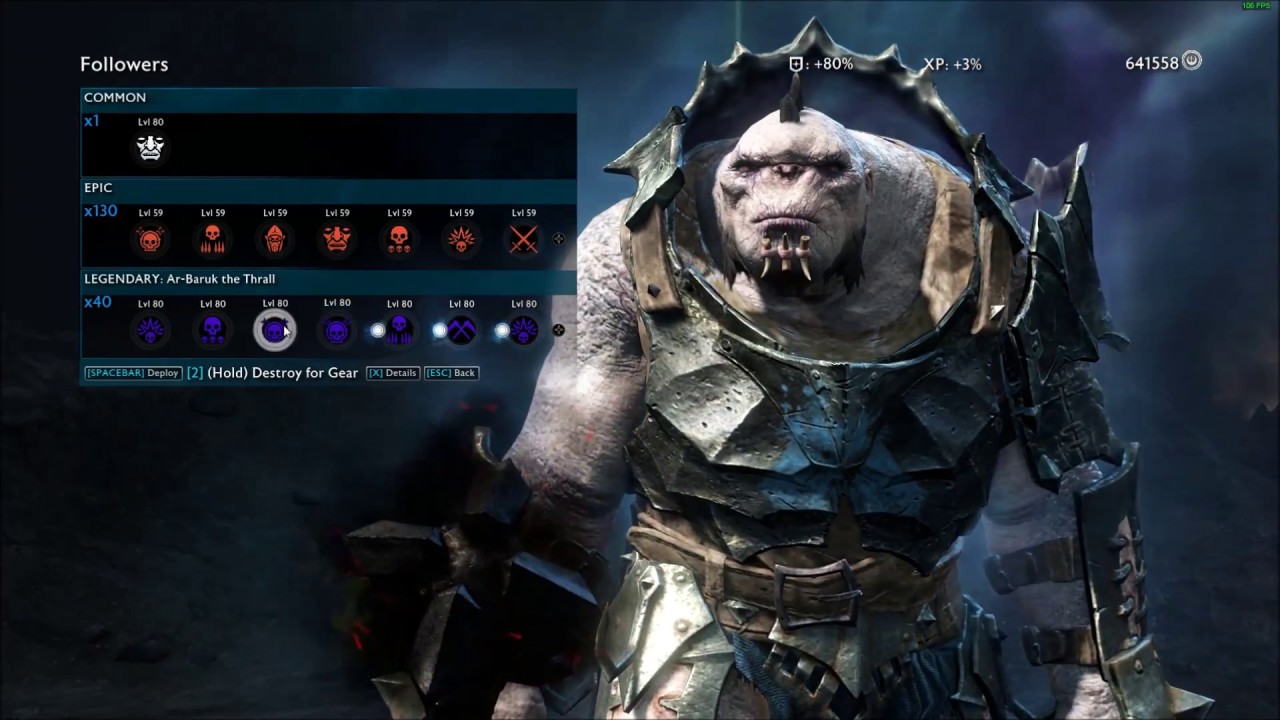The image size is (1280, 720).
Task: Pick the orange crossed swords Epic follower
Action: pyautogui.click(x=523, y=239)
